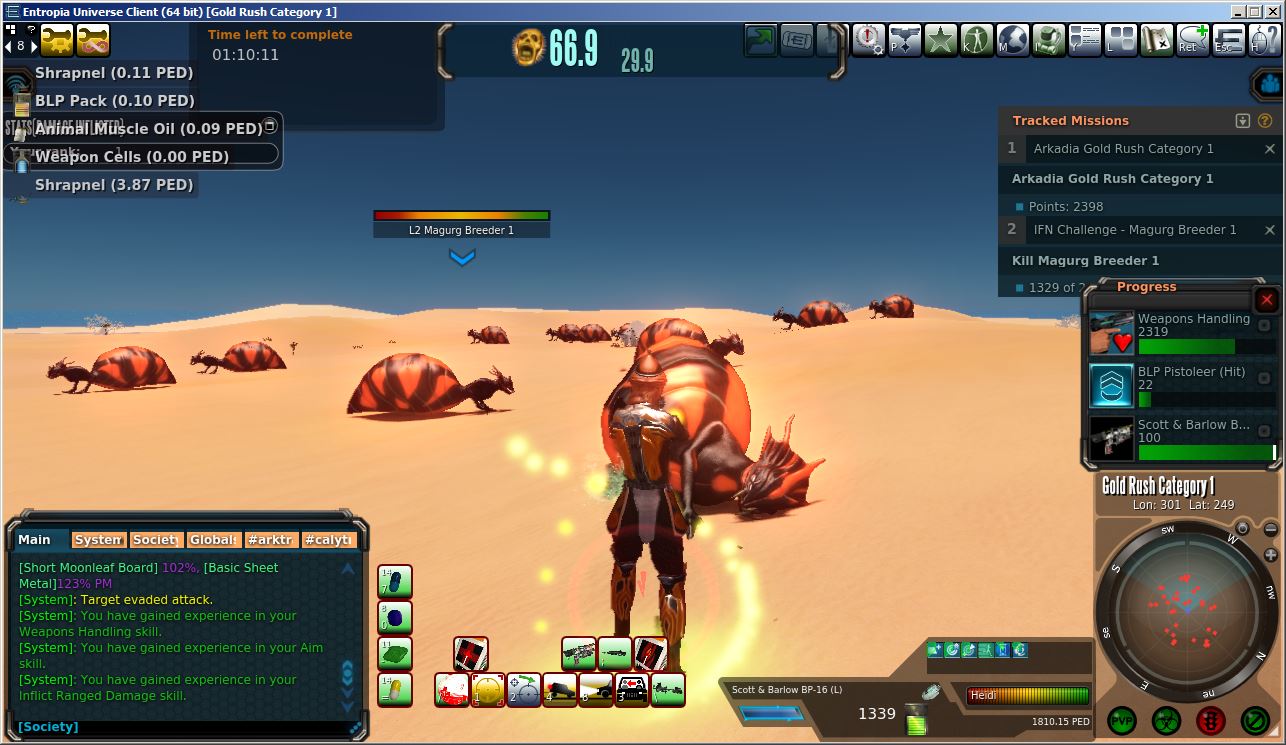Maximize the Entropia Universe client window

click(1255, 12)
